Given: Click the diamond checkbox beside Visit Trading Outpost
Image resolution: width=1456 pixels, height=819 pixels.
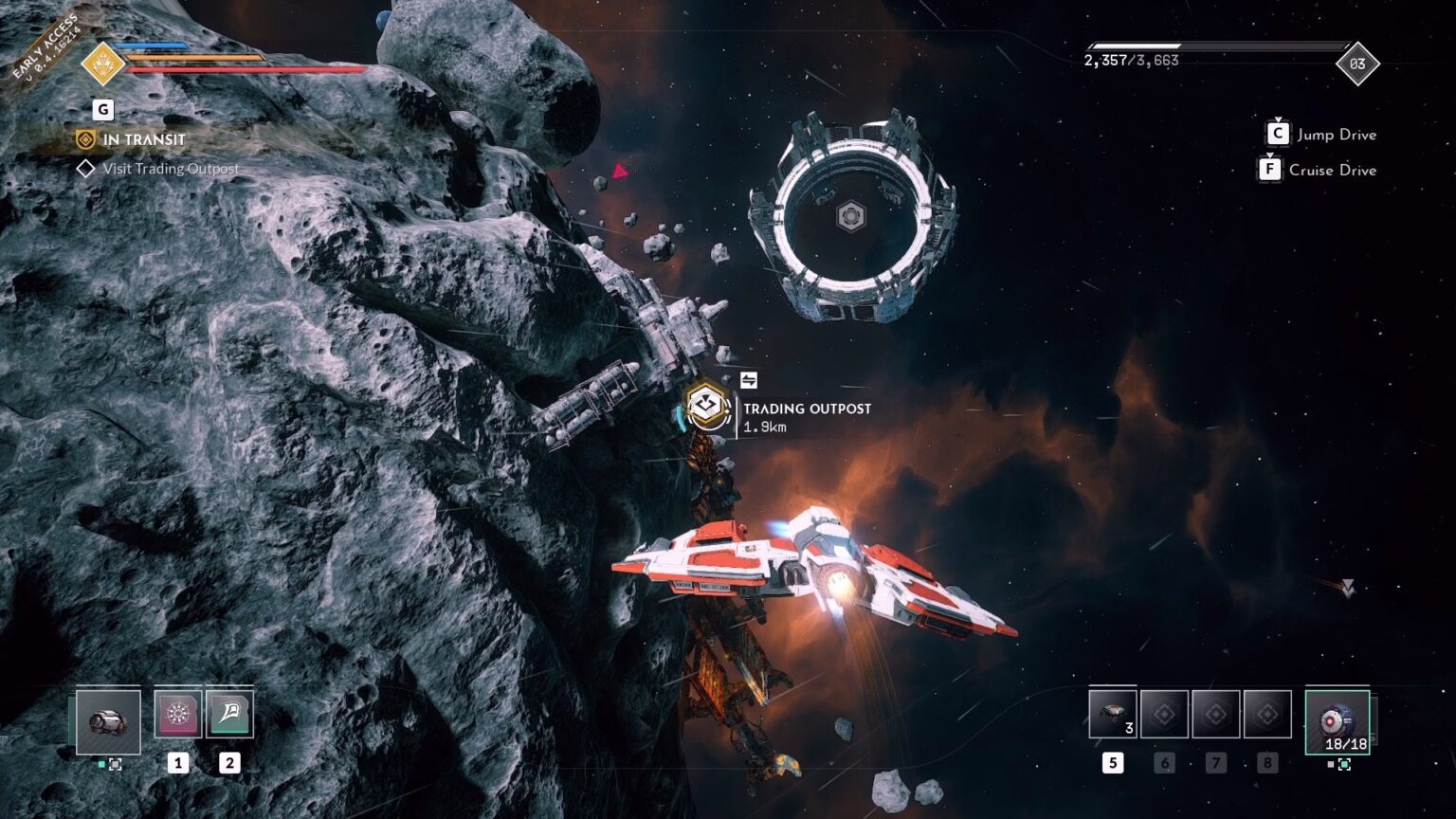Looking at the screenshot, I should [x=84, y=169].
